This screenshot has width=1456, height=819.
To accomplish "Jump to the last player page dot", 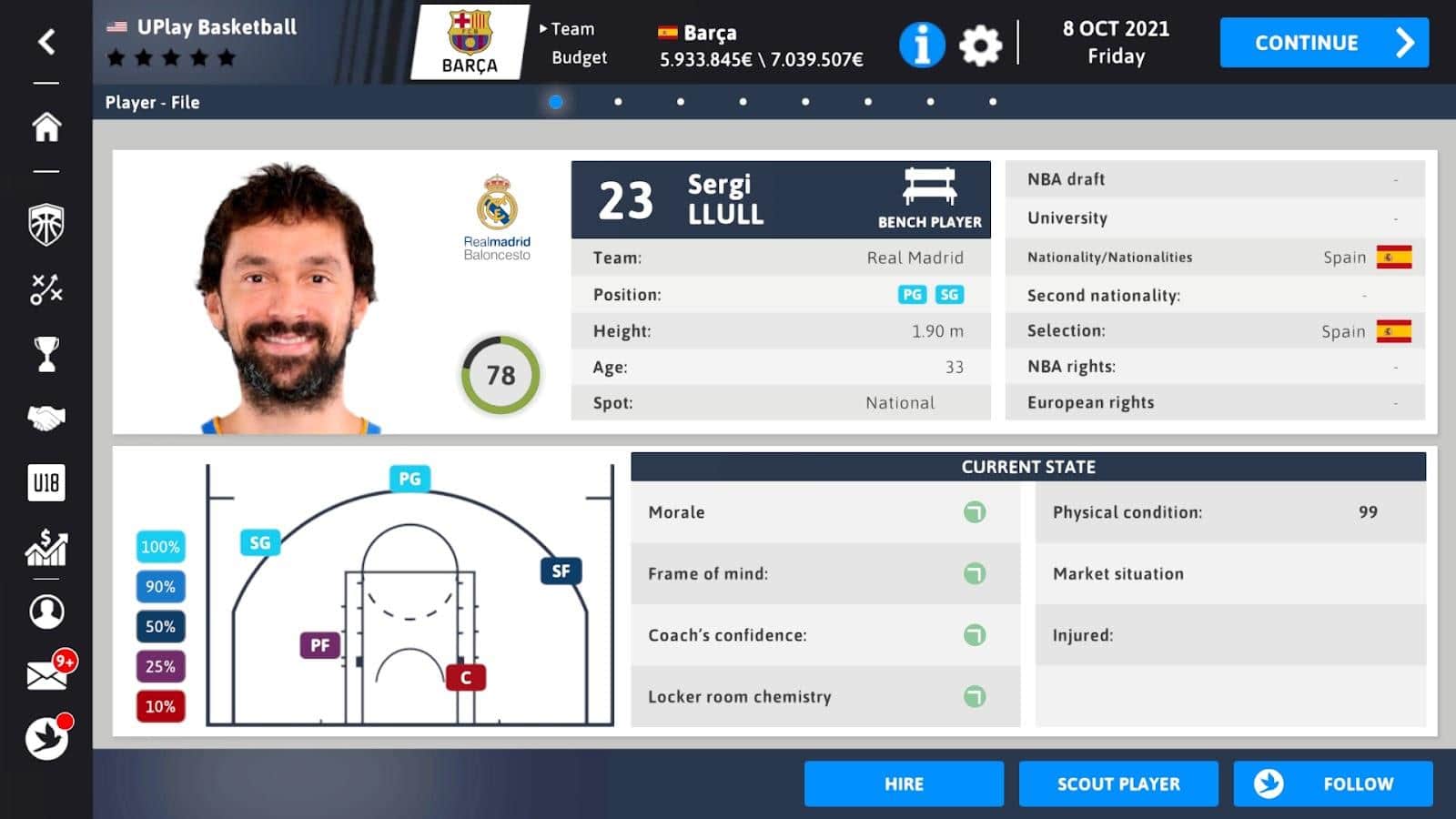I will 992,102.
